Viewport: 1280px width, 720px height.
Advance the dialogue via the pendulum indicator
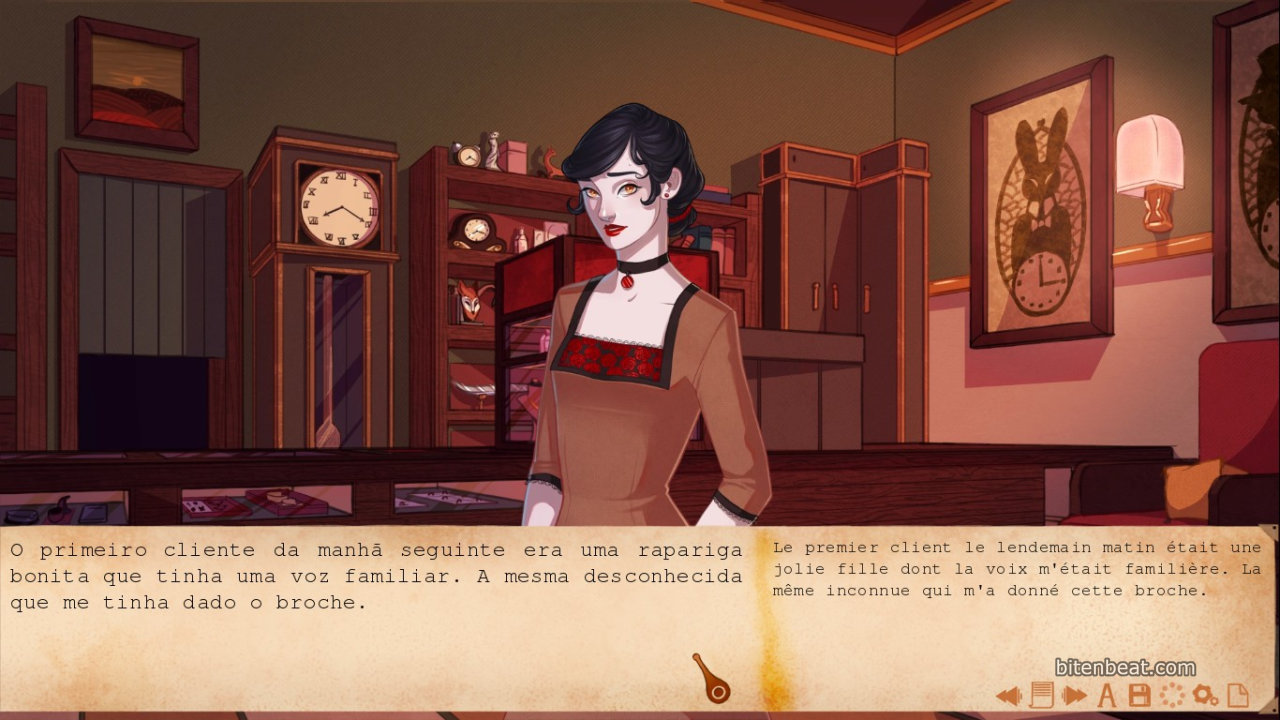click(712, 679)
